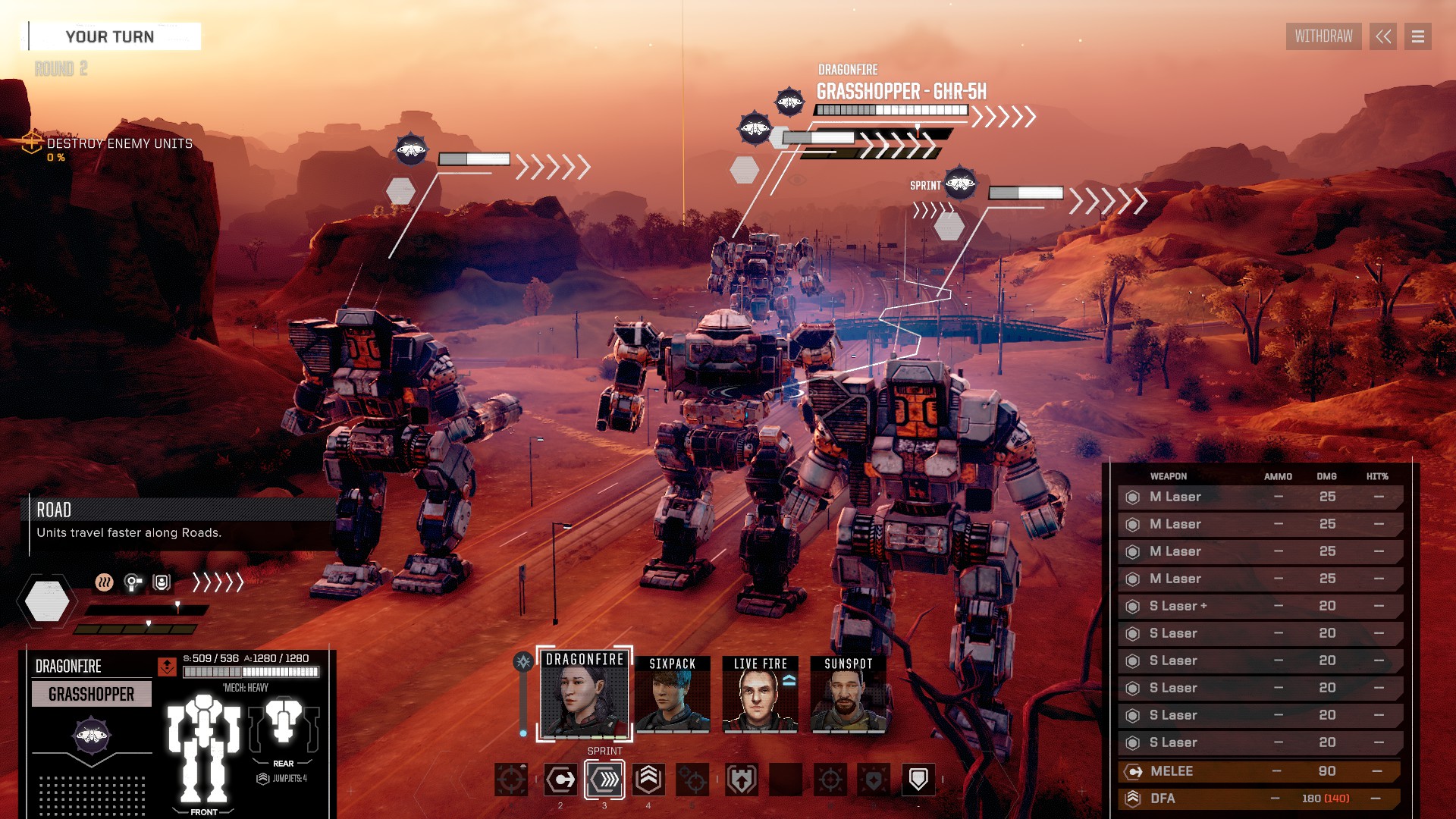Switch to the SIXPACK pilot tab
Viewport: 1456px width, 819px height.
point(673,695)
